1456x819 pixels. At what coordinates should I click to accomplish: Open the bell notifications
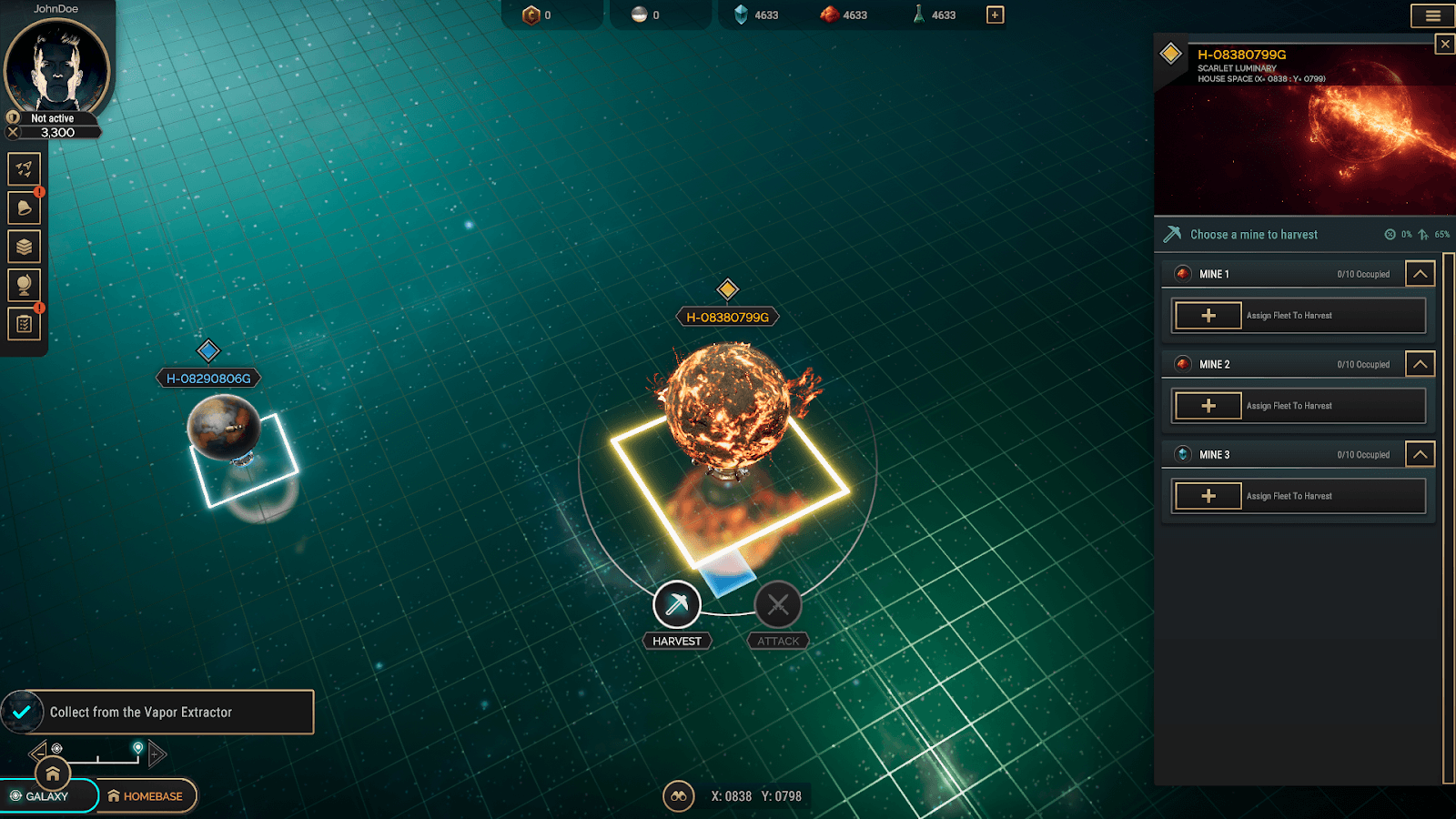click(x=25, y=208)
